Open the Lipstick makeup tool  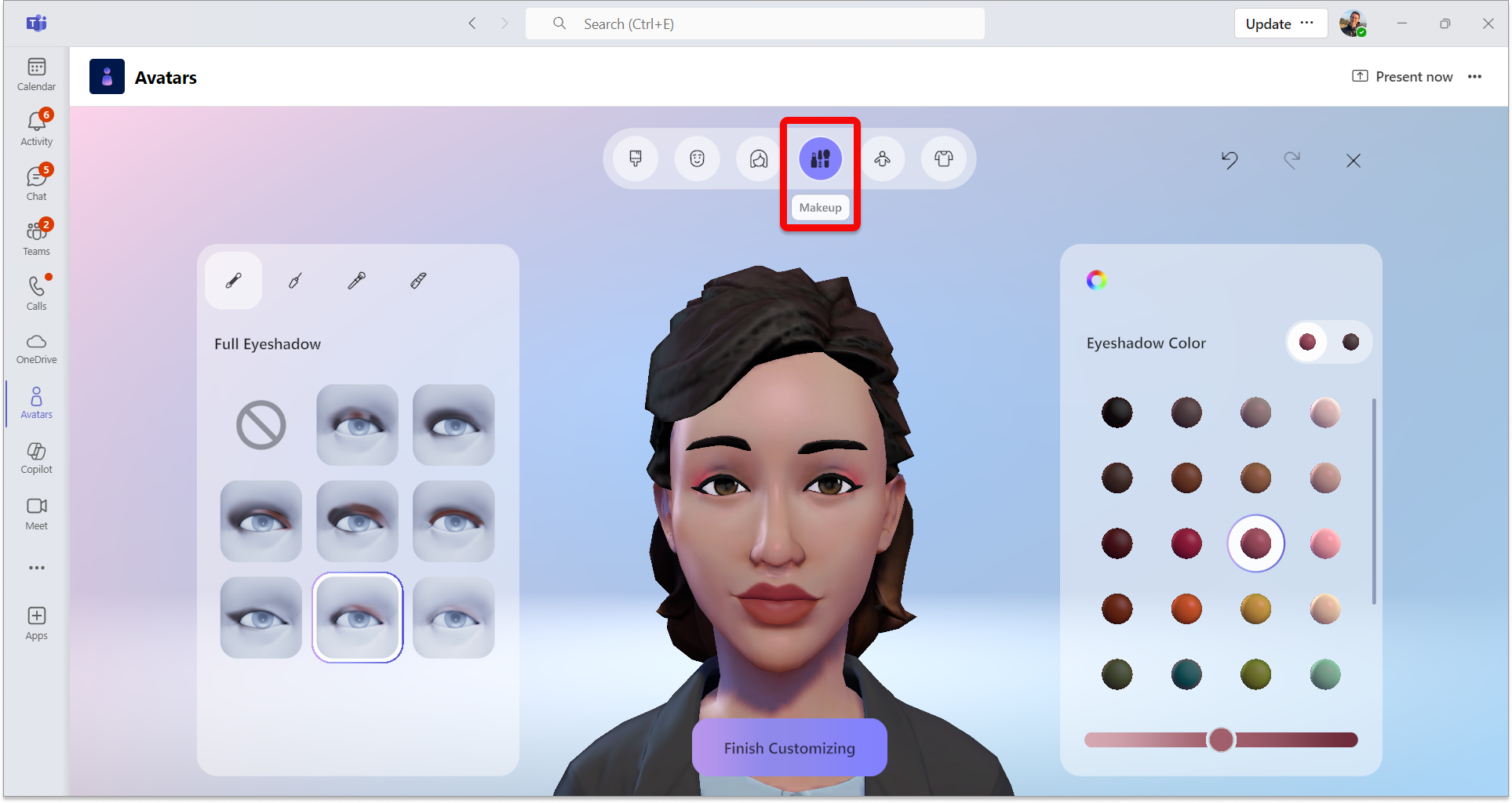pyautogui.click(x=418, y=280)
